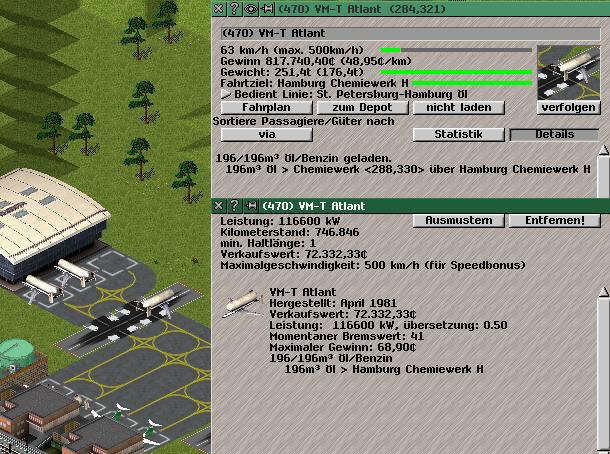
Task: Open help for lower details window
Action: [233, 205]
